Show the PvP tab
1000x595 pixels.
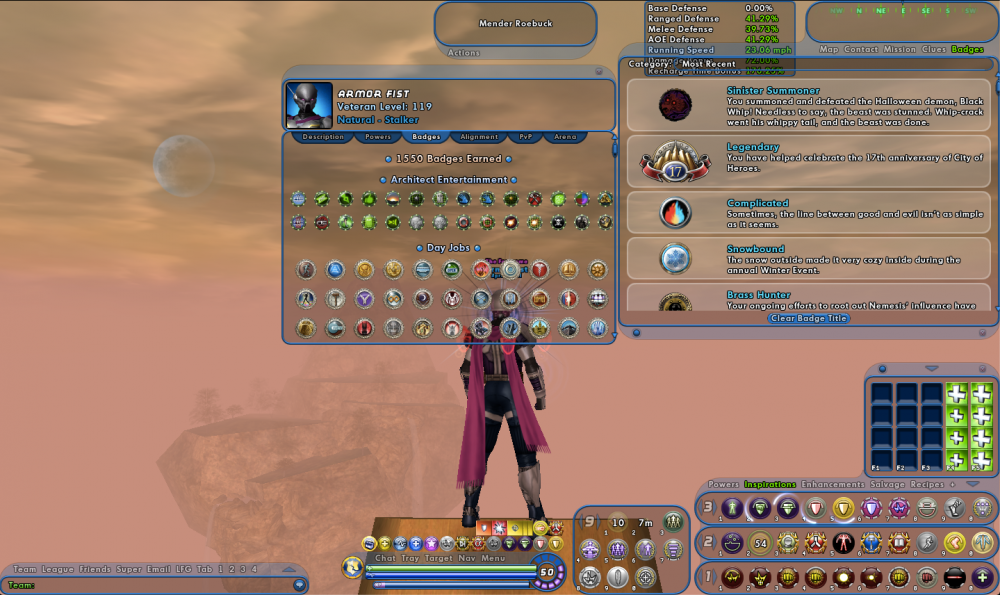point(524,137)
